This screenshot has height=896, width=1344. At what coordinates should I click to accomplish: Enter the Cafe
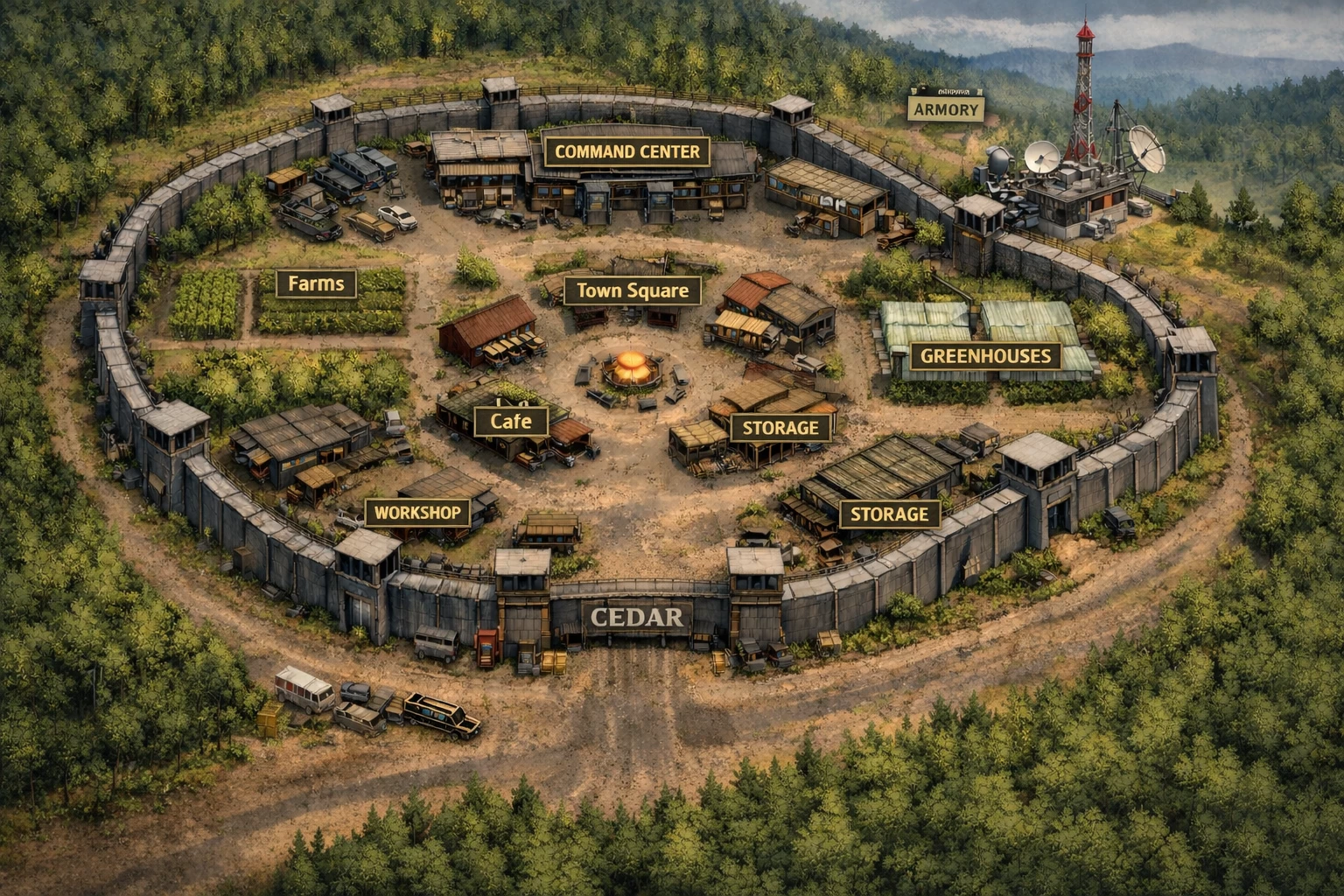click(511, 421)
